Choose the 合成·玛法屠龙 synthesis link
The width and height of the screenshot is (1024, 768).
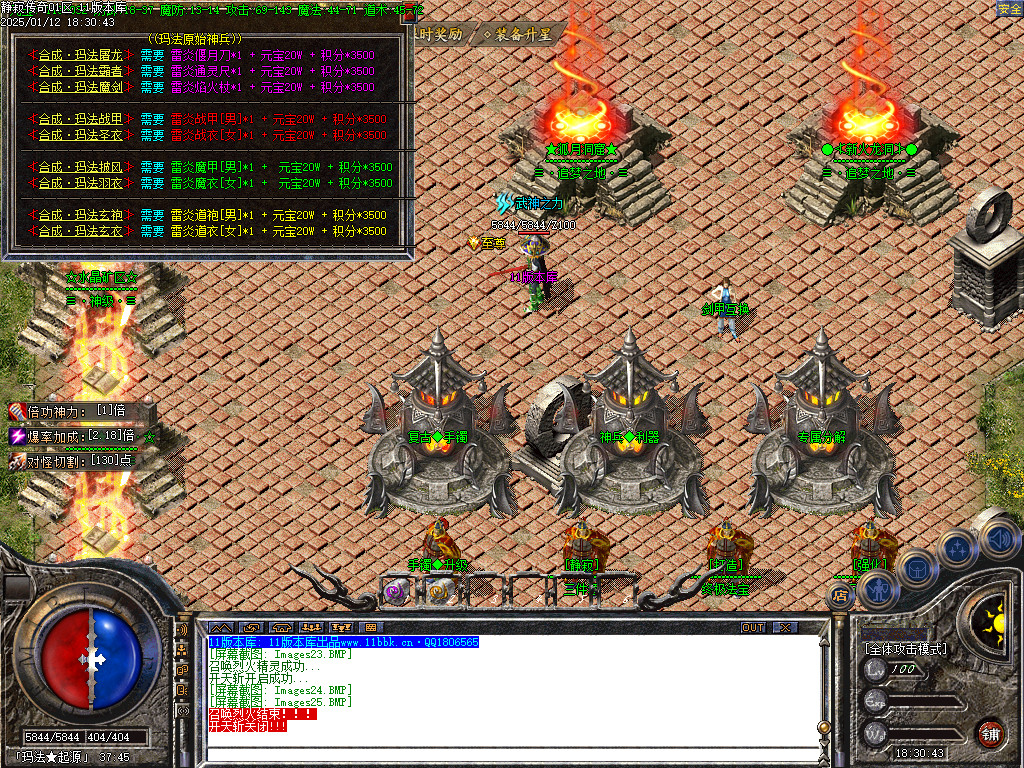tap(80, 56)
